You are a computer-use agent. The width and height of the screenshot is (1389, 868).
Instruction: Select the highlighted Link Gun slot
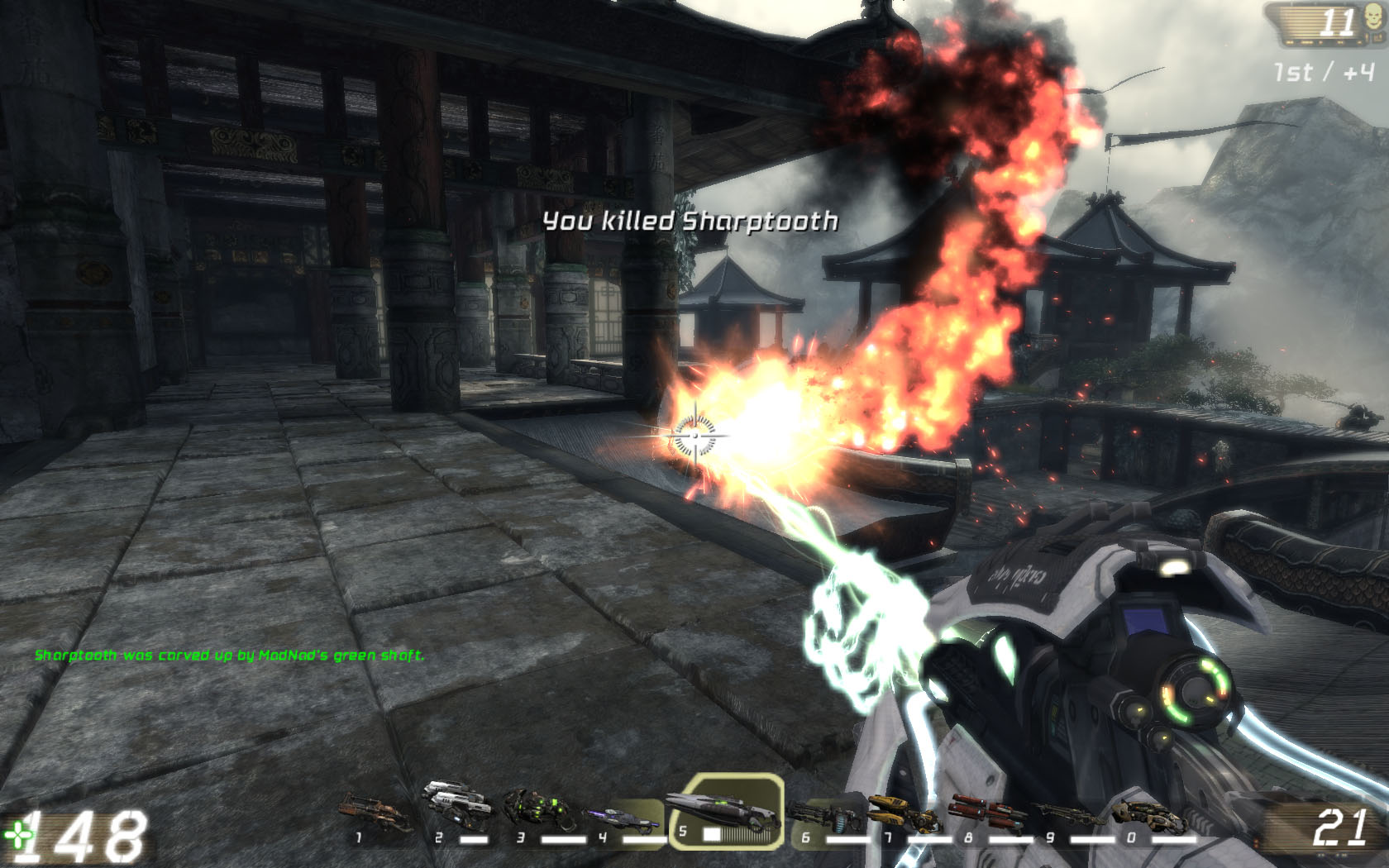point(726,812)
